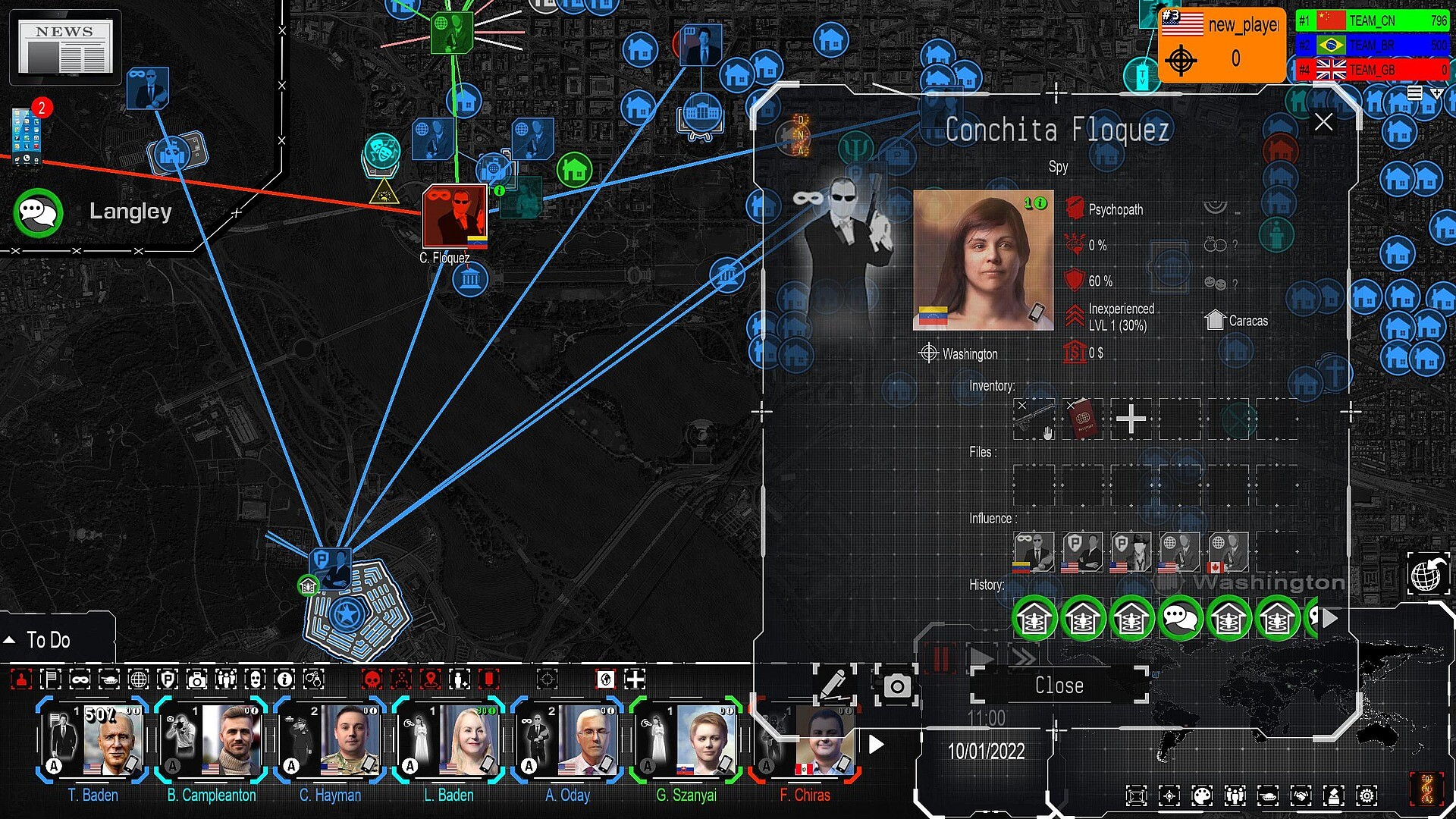Click the camera snapshot icon beside the Close button
The width and height of the screenshot is (1456, 819).
click(898, 685)
